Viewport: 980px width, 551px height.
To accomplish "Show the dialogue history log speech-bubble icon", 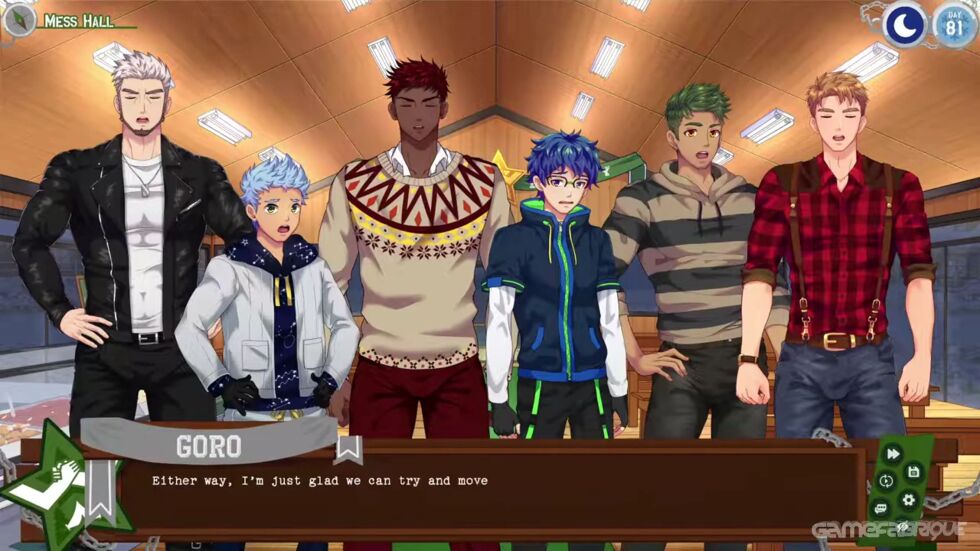I will click(881, 509).
